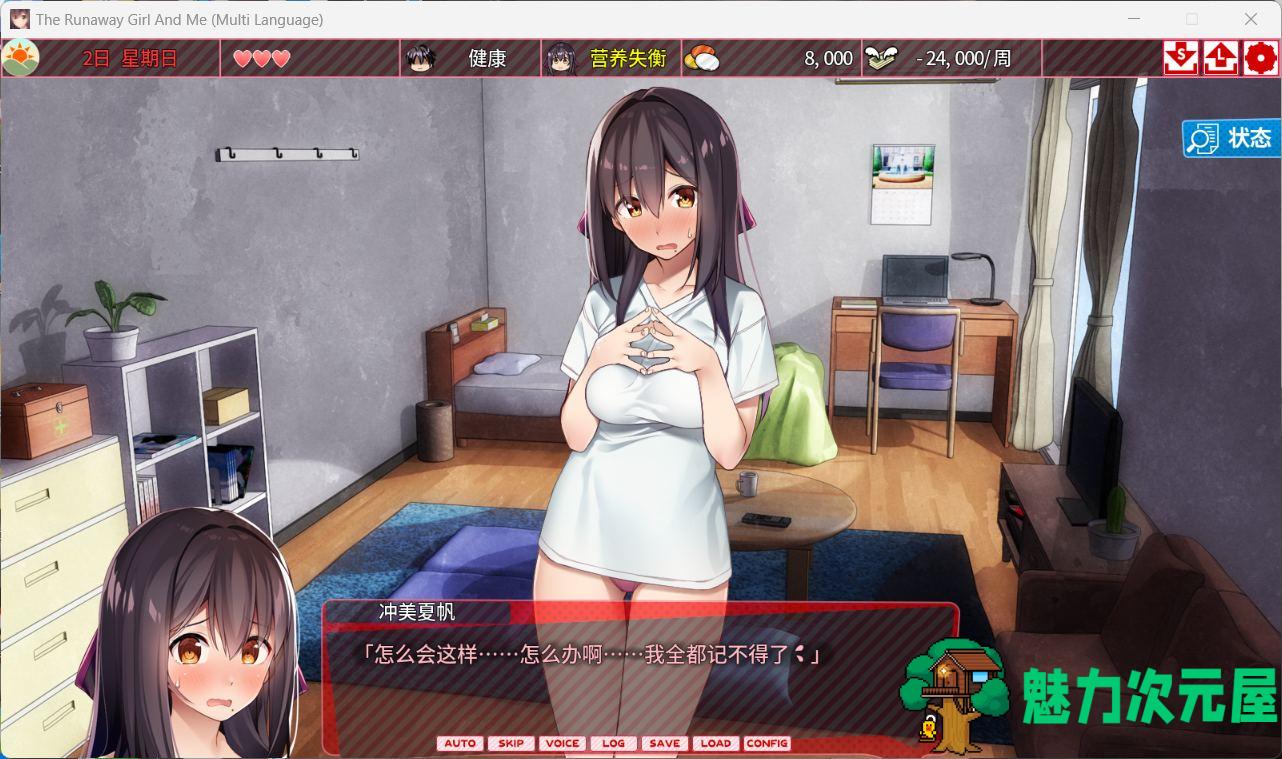The height and width of the screenshot is (759, 1282).
Task: Click the sunrise day-time icon
Action: click(x=22, y=57)
